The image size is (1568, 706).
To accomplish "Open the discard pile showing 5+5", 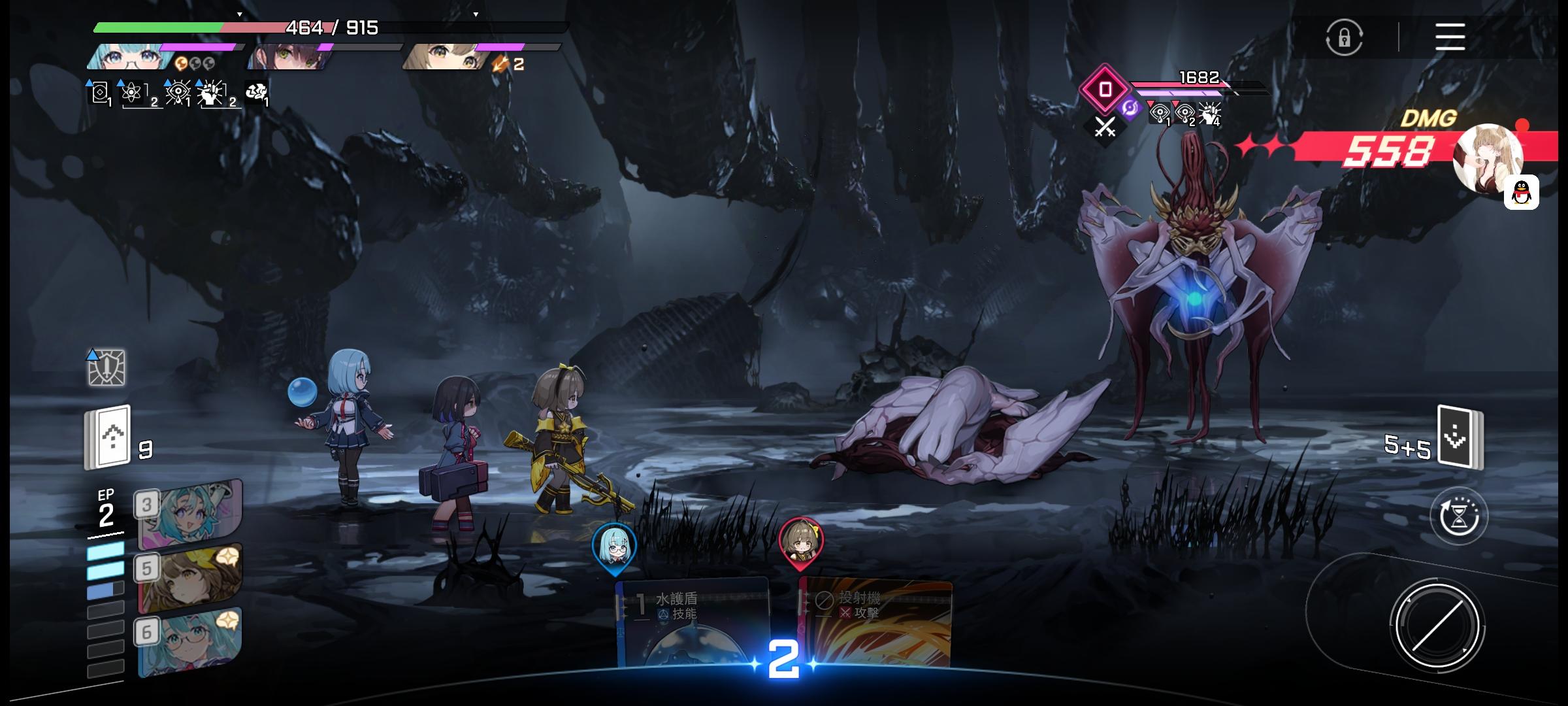I will pyautogui.click(x=1460, y=437).
